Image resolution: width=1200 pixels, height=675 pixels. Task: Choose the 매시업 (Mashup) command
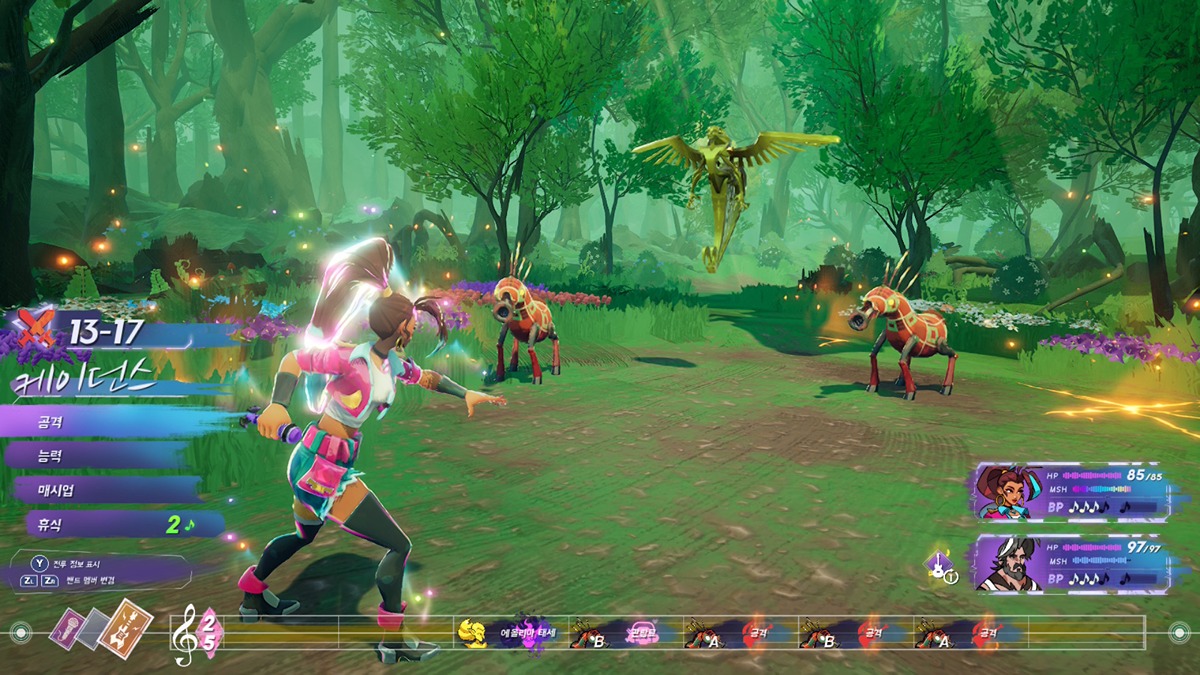click(105, 490)
